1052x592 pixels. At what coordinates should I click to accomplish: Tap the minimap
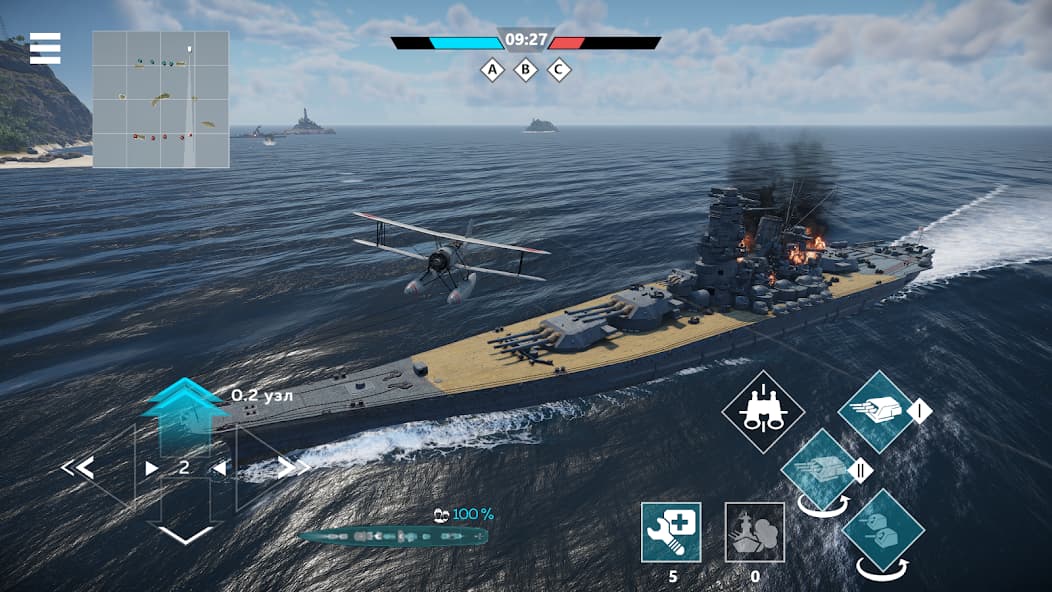pyautogui.click(x=161, y=99)
